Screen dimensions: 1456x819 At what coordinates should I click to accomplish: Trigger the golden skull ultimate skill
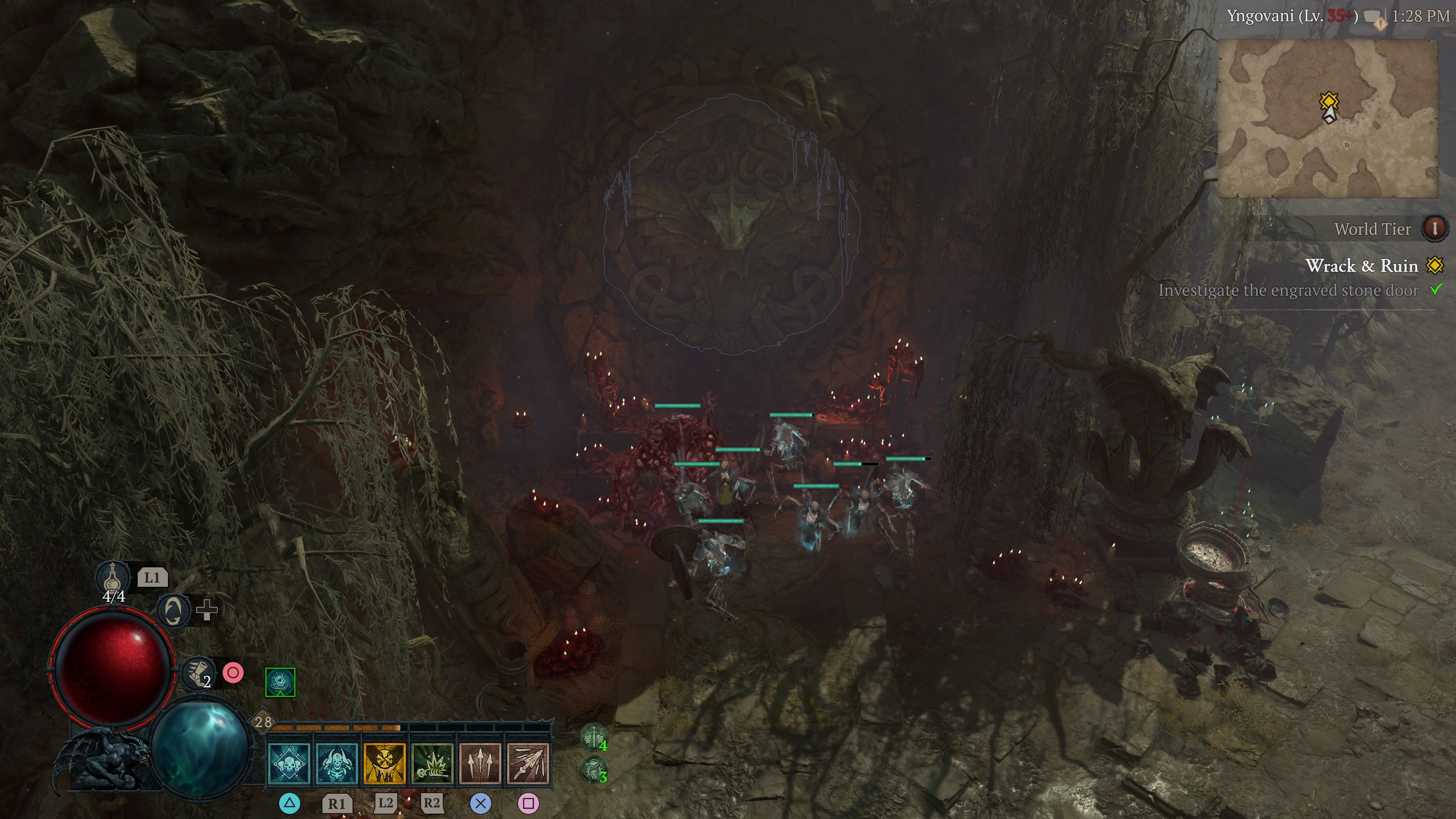click(384, 764)
